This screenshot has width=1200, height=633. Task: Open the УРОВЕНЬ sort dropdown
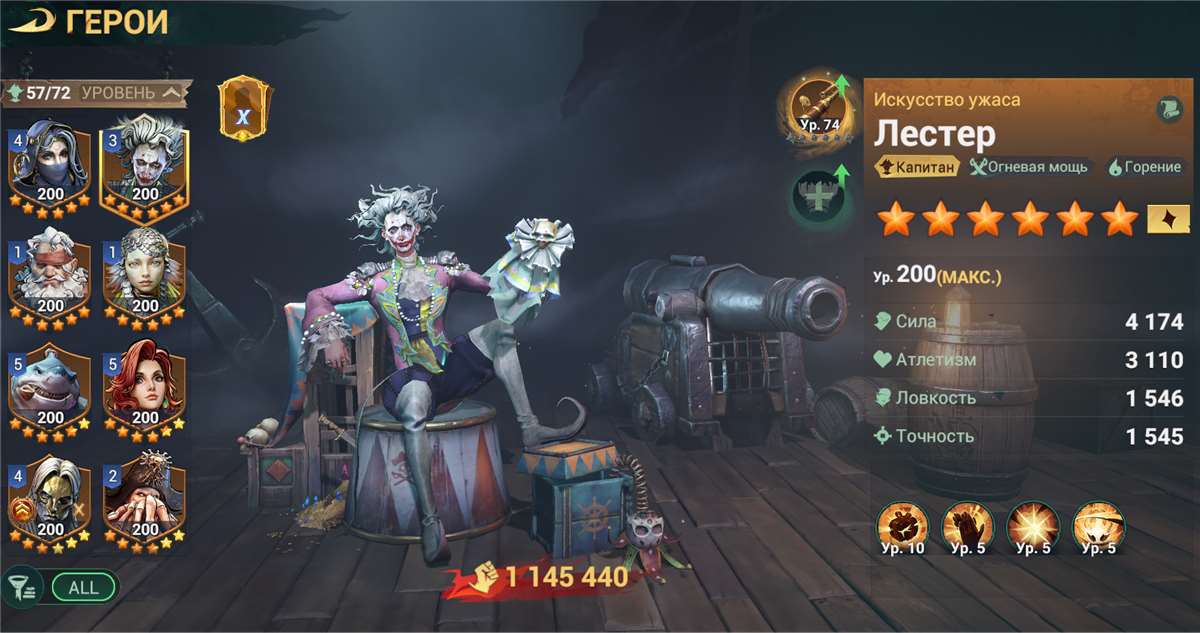[x=132, y=93]
